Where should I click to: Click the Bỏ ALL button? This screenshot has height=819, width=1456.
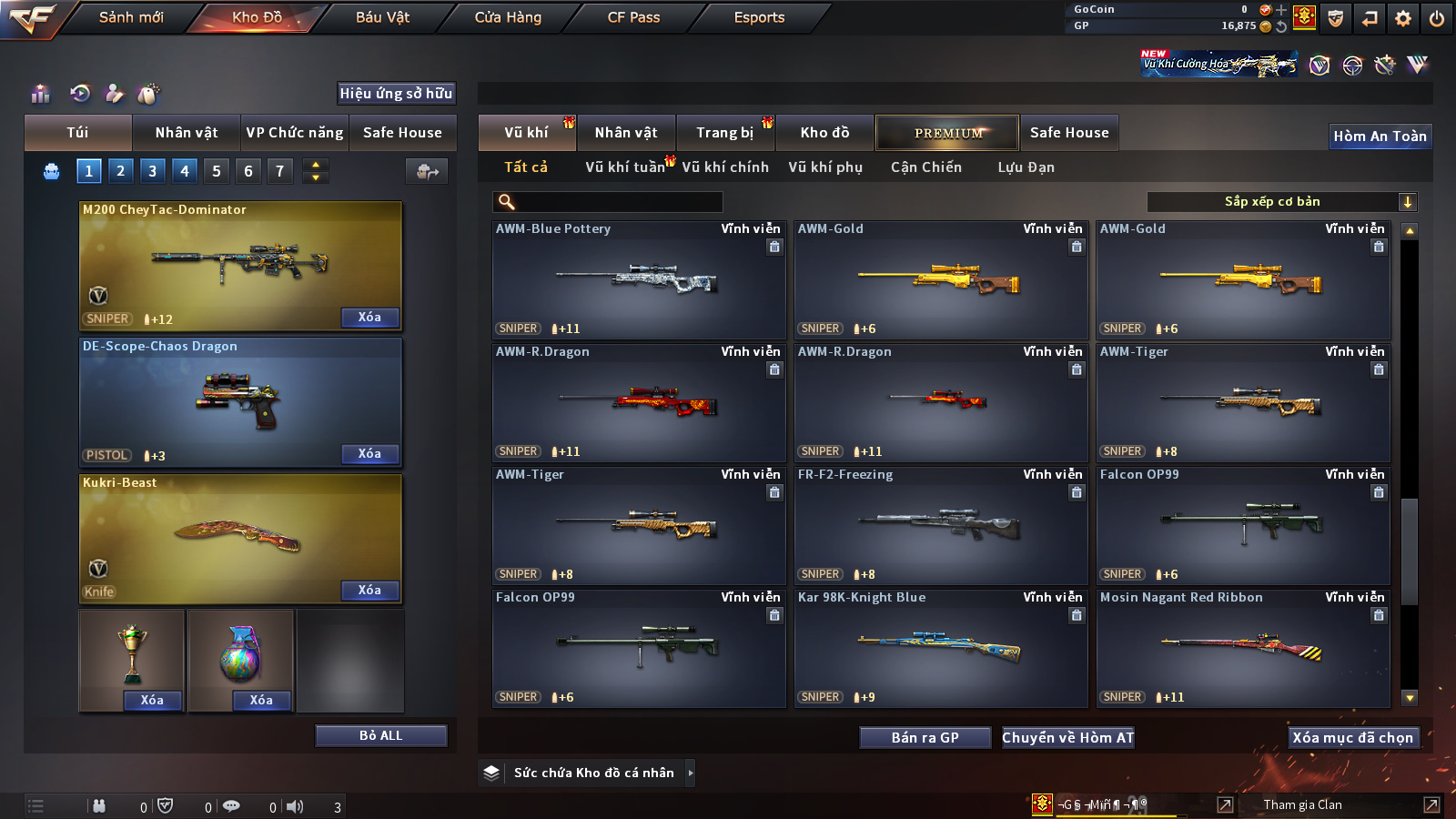[380, 735]
